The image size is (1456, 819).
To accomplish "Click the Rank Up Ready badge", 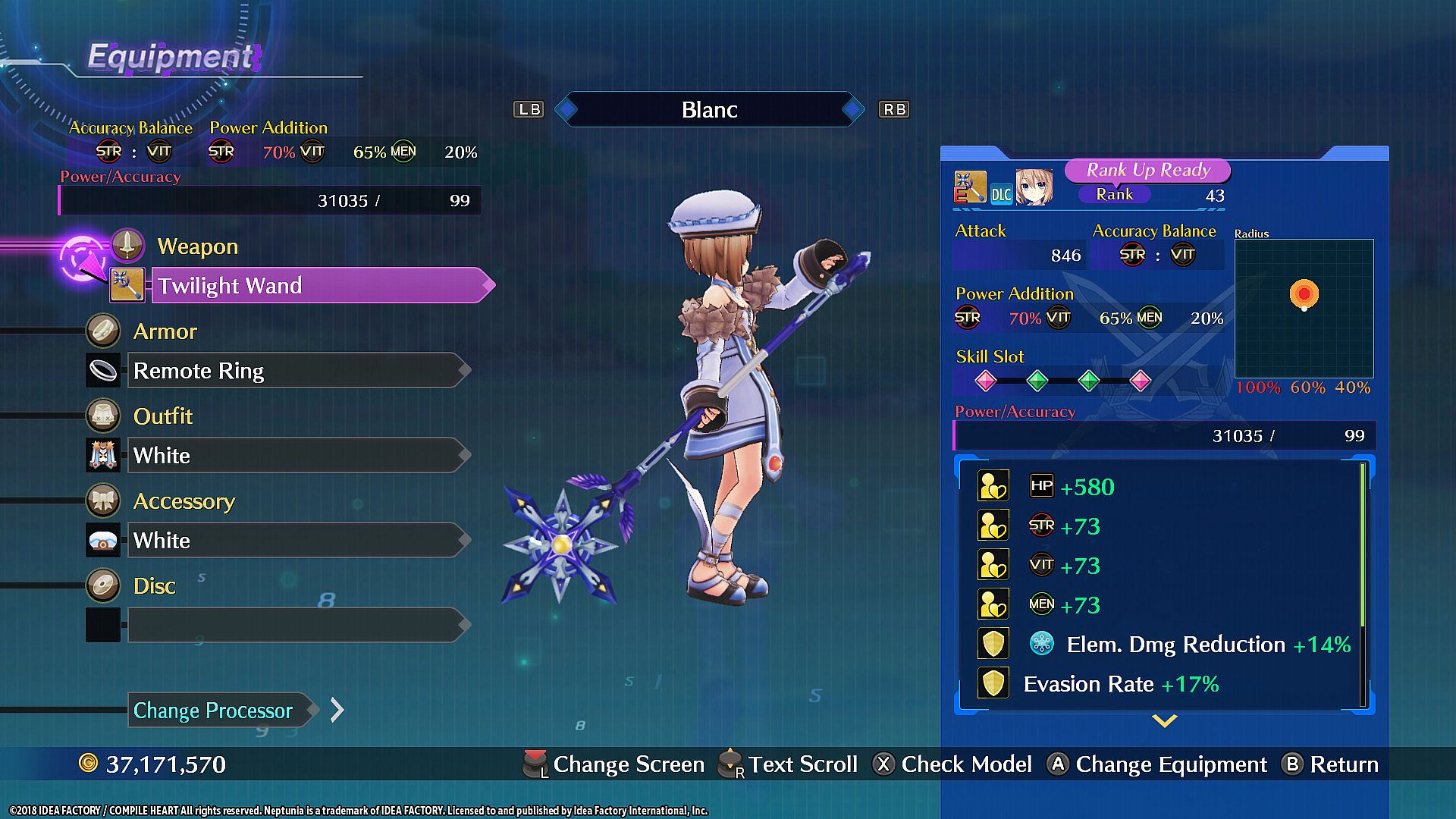I will 1147,171.
